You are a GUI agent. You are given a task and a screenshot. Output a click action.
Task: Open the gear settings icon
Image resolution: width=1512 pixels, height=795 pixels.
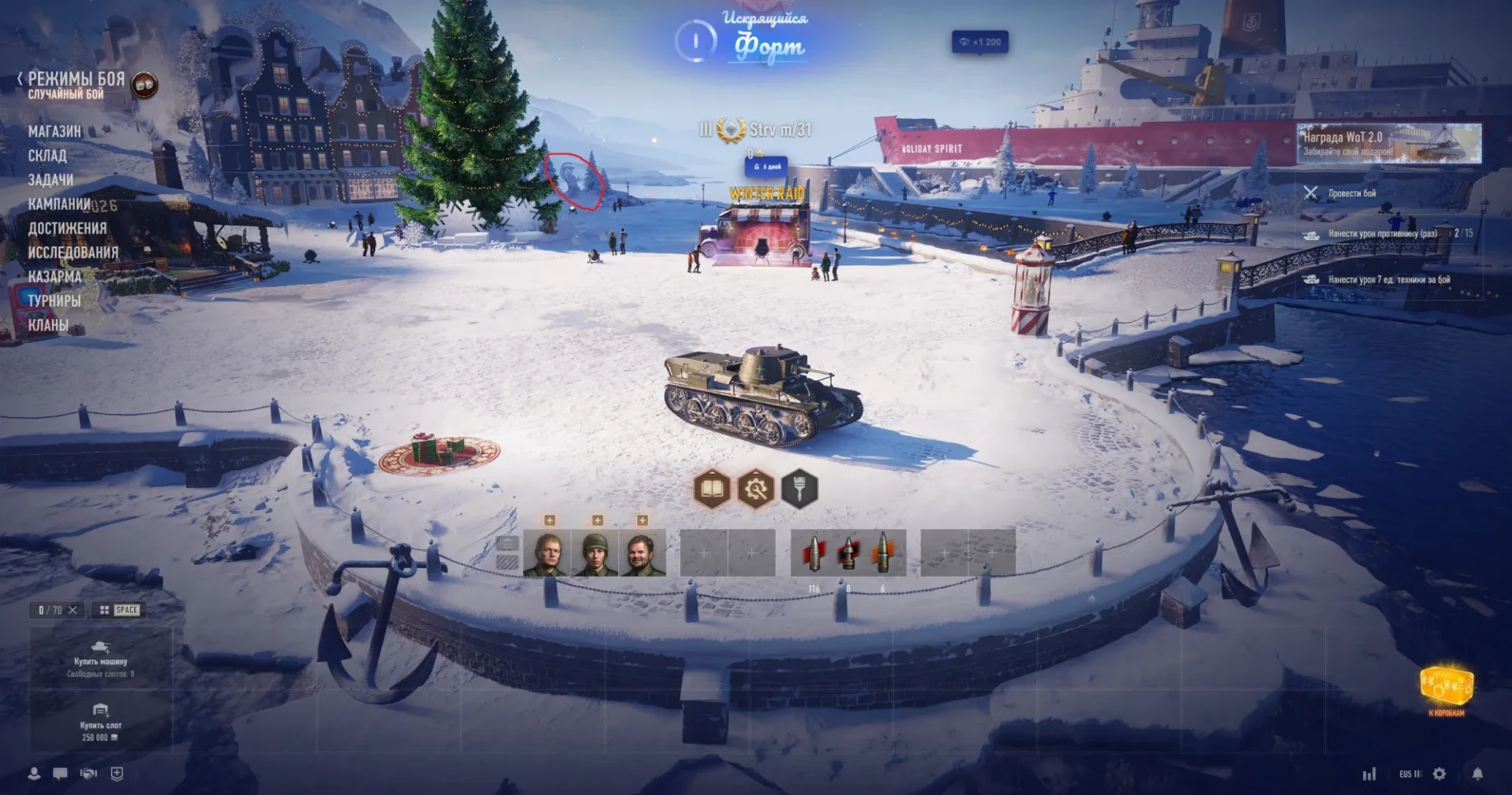coord(1440,774)
